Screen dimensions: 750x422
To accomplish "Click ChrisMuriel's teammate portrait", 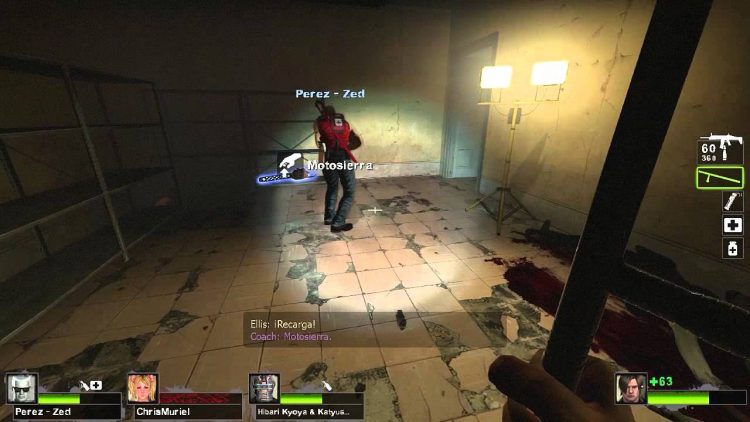I will (142, 388).
